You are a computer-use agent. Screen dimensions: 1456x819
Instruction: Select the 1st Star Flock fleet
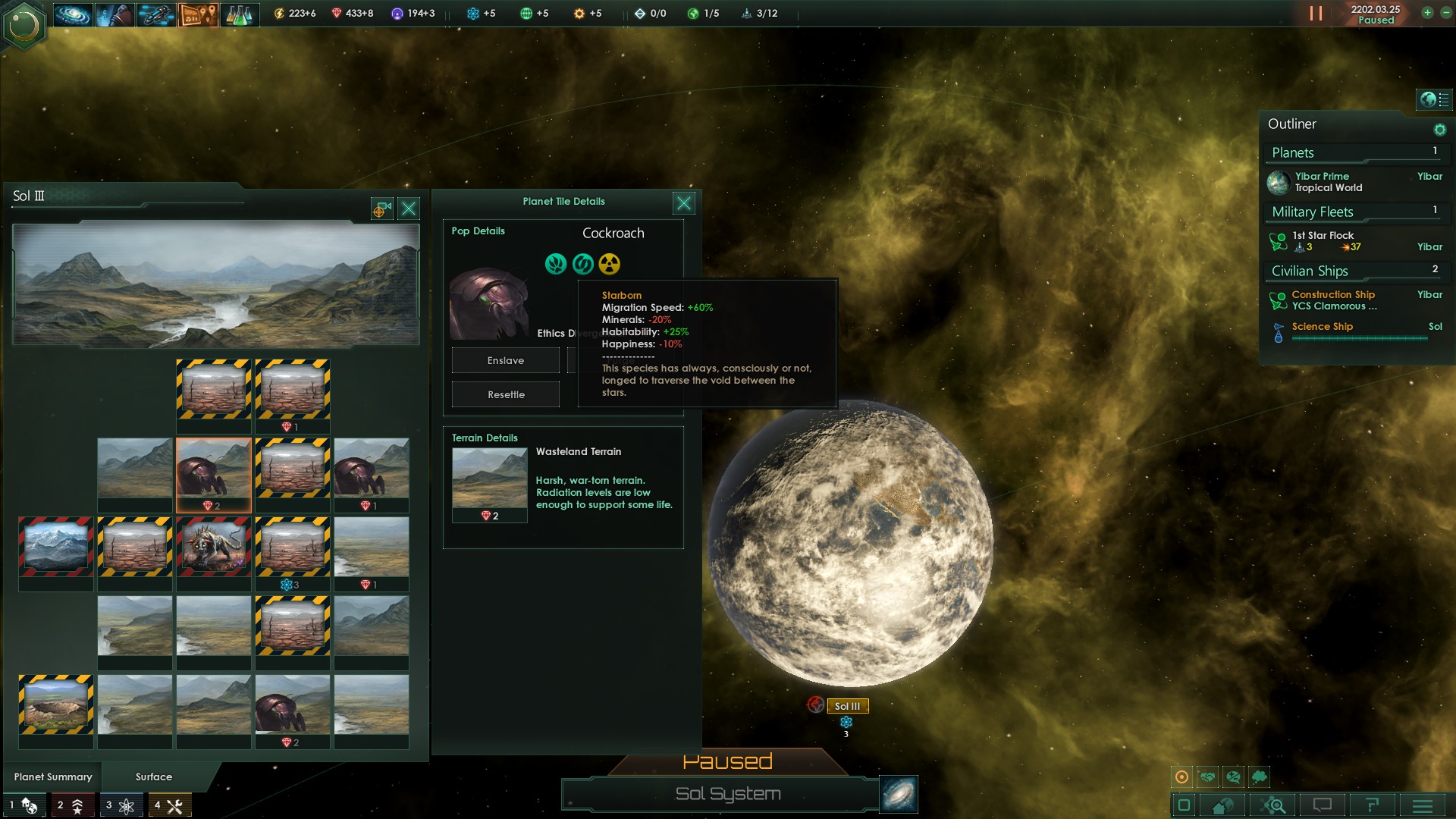tap(1323, 241)
